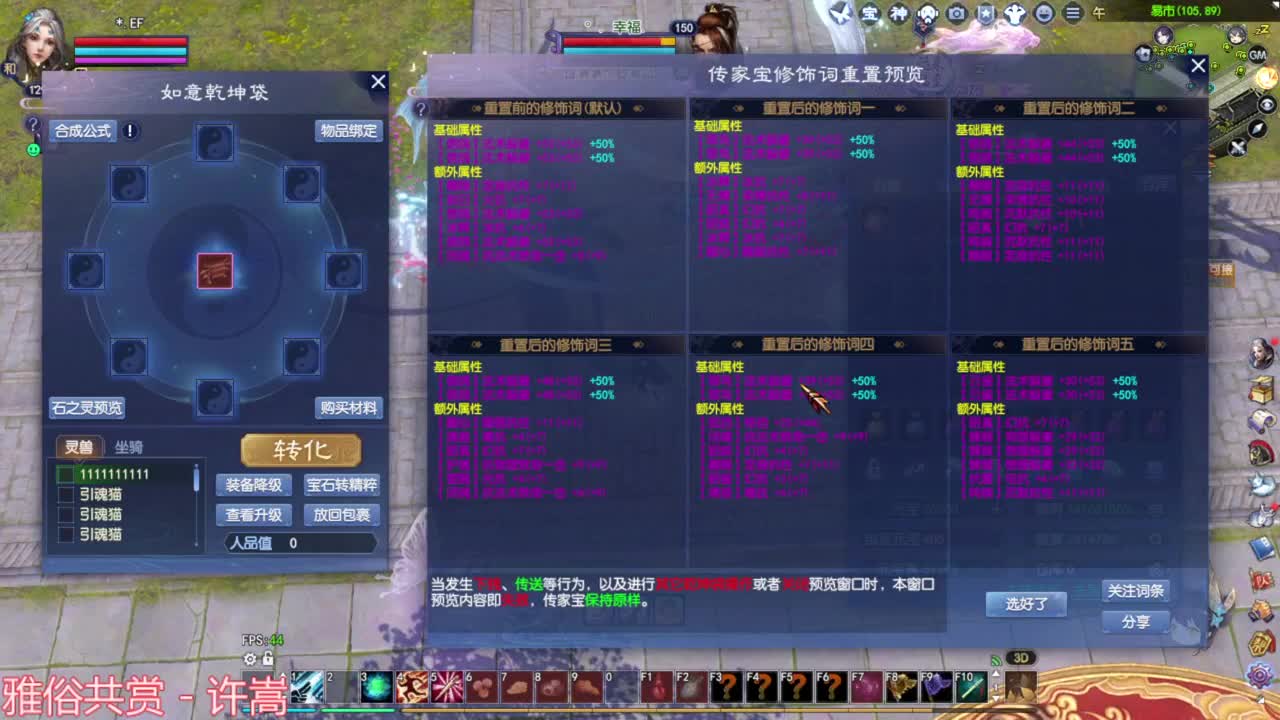Image resolution: width=1280 pixels, height=720 pixels.
Task: Open the emoji expression icon in the top bar
Action: [1043, 13]
